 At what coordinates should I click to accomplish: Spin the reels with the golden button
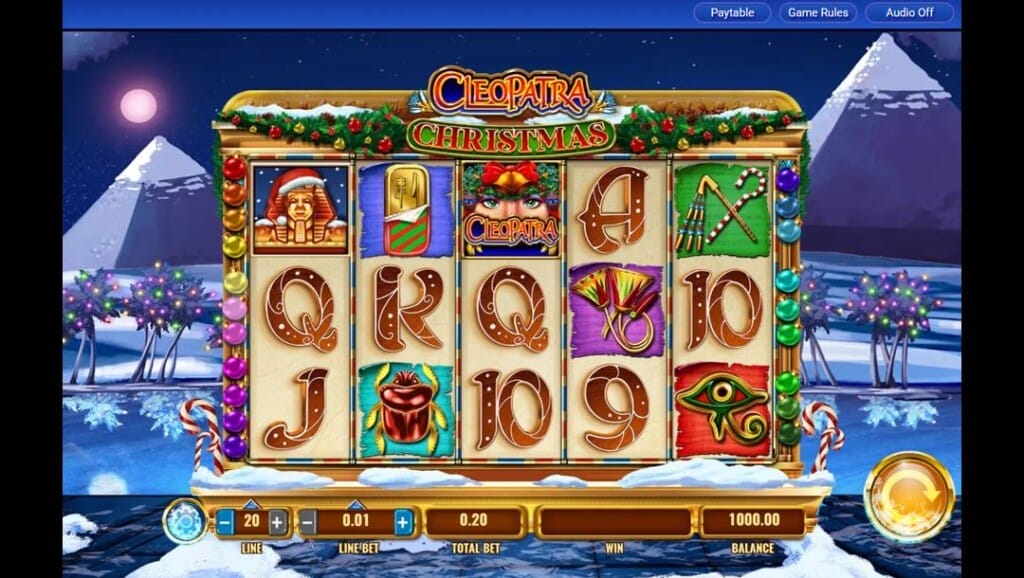pos(909,497)
